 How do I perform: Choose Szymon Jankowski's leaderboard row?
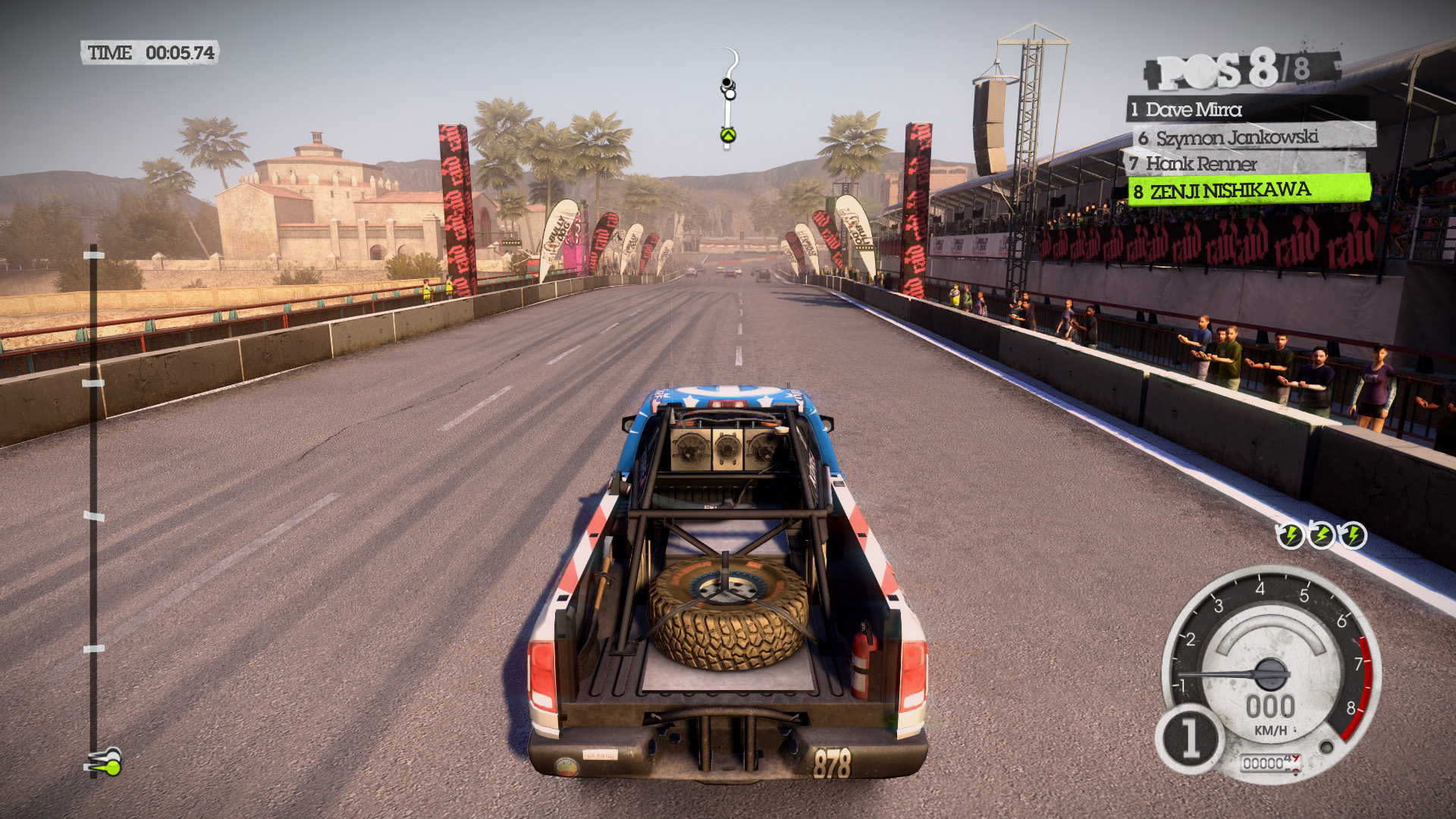(1236, 137)
